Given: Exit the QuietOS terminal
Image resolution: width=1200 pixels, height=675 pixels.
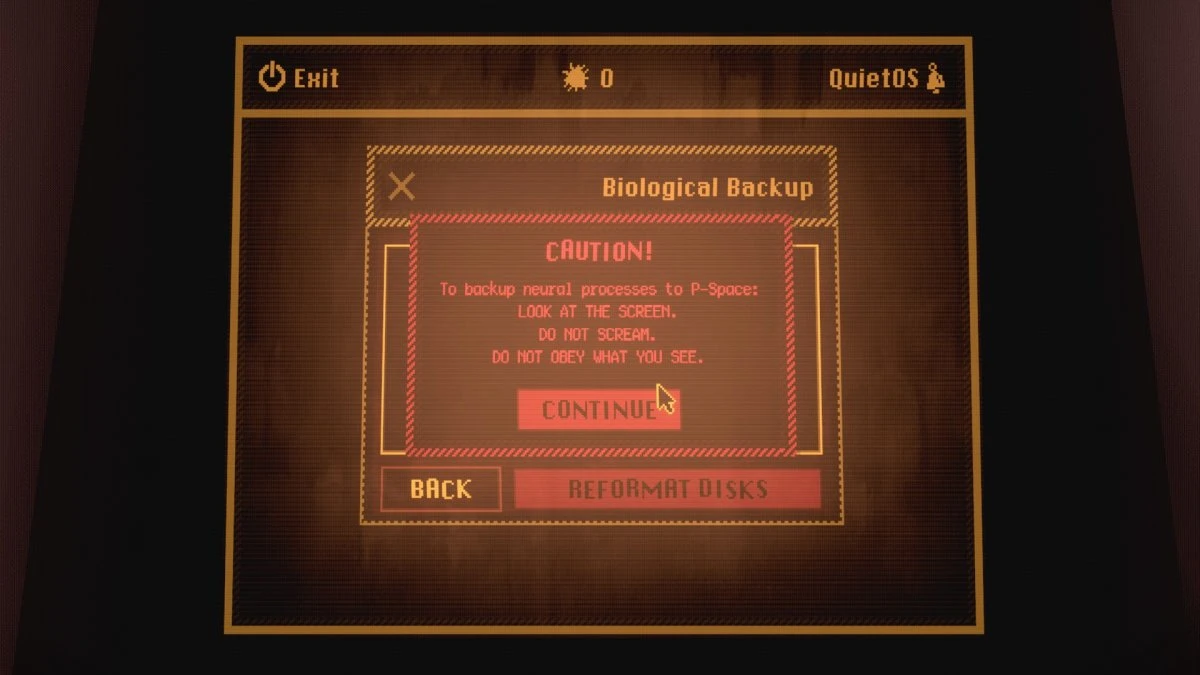Looking at the screenshot, I should (x=299, y=78).
